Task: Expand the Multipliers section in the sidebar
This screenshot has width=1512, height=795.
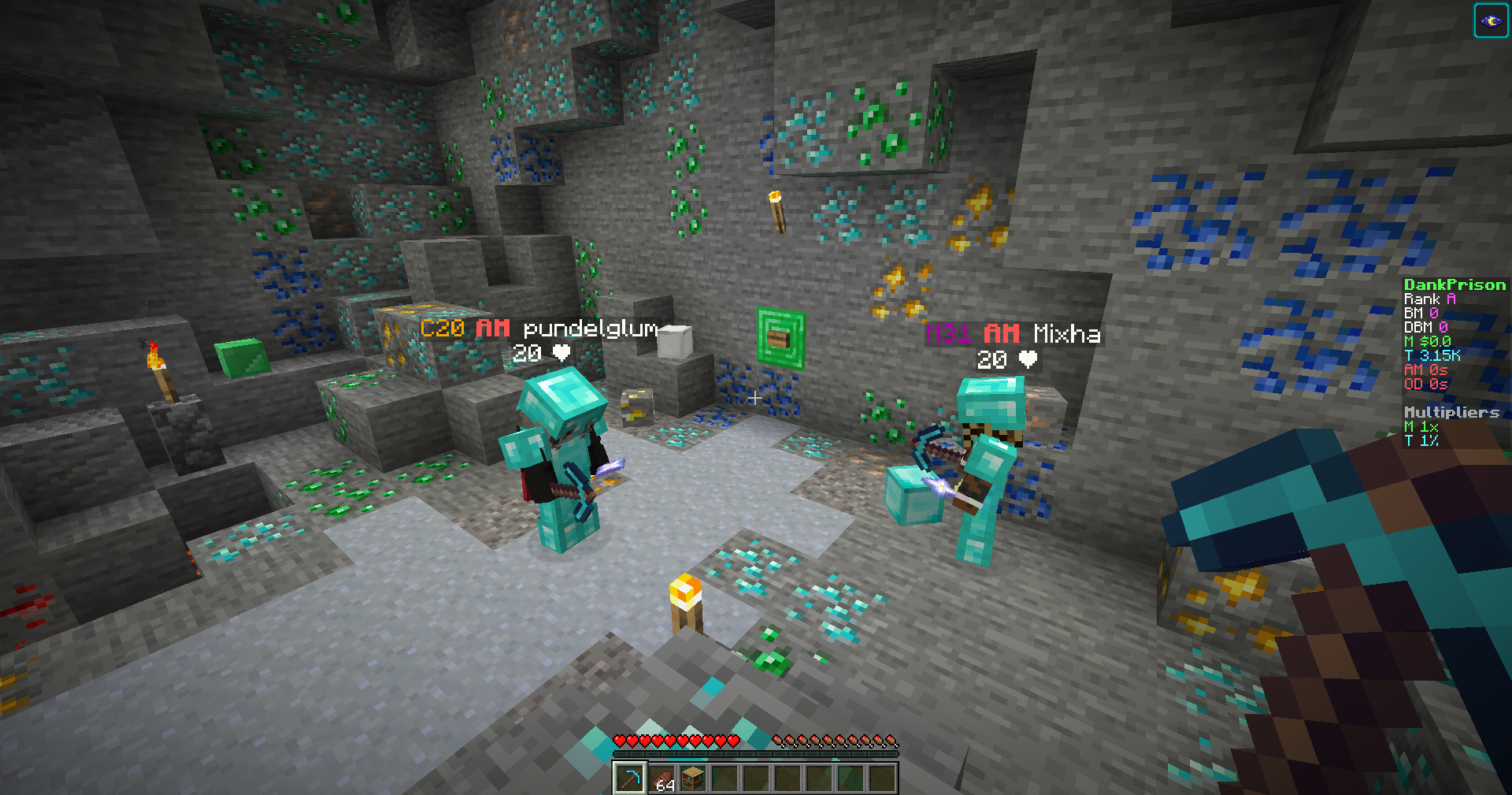Action: pos(1453,412)
